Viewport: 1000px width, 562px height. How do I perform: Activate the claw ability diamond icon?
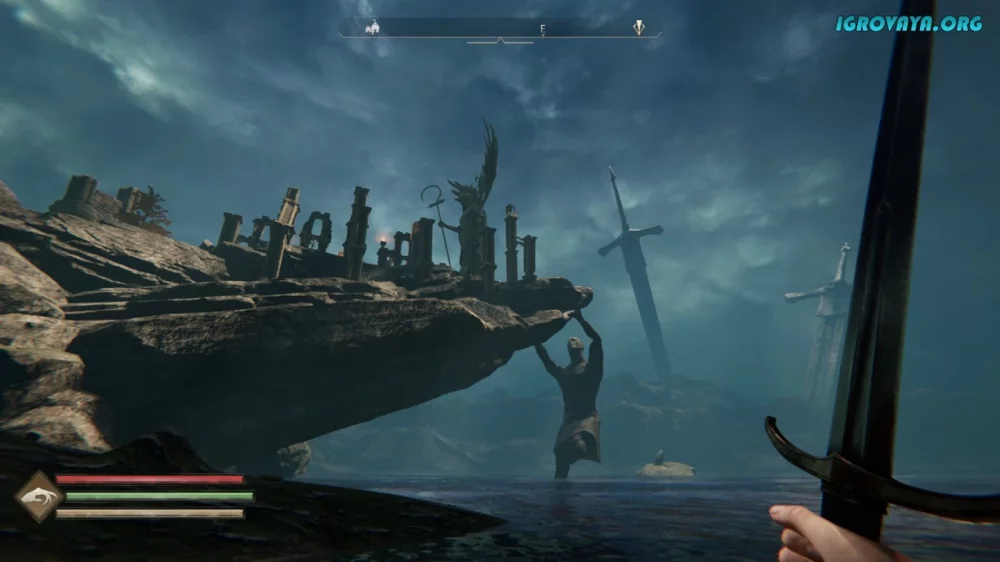39,497
